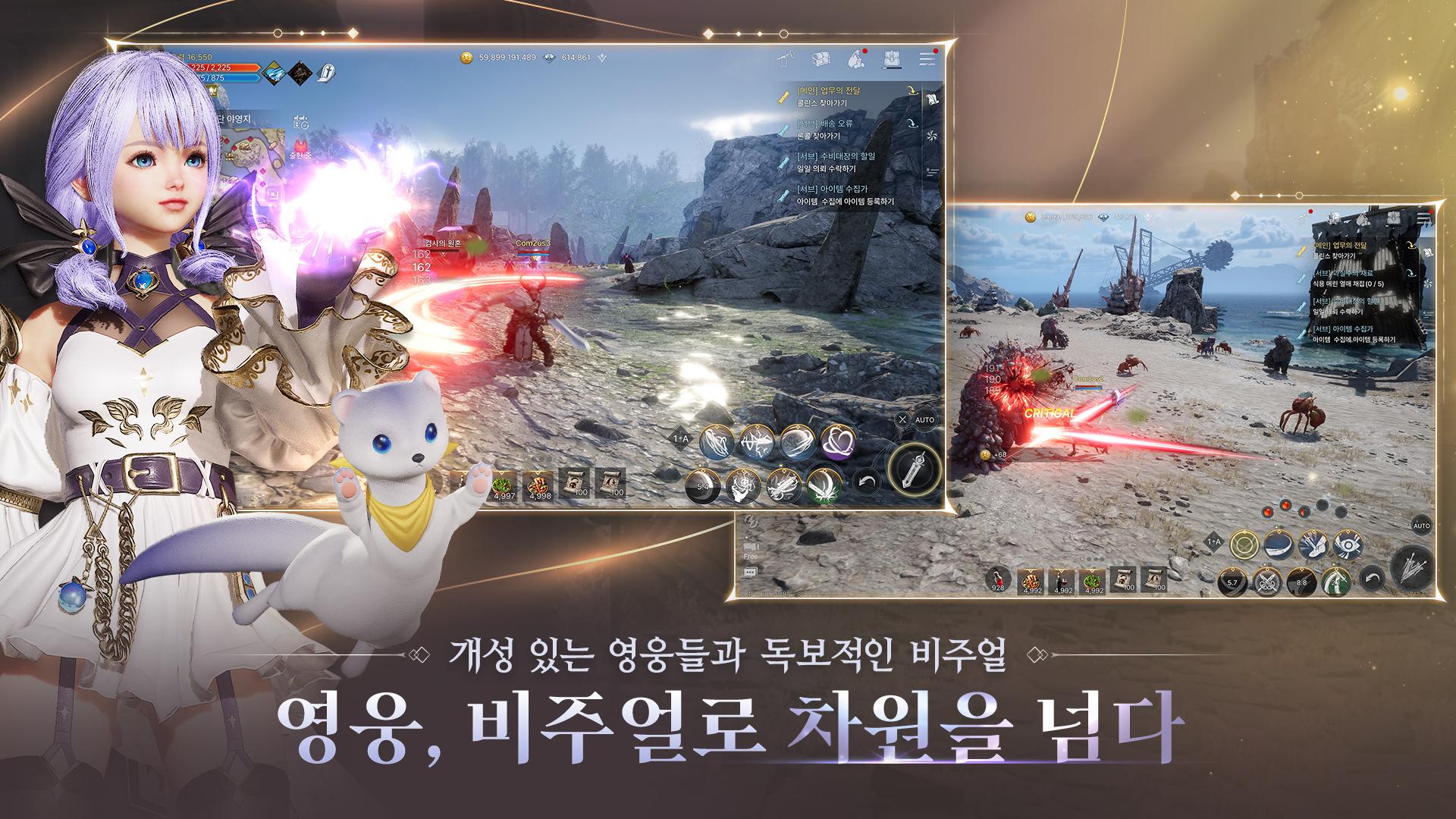The width and height of the screenshot is (1456, 819).
Task: Use the curved-arrow dodge skill button
Action: pyautogui.click(x=865, y=482)
